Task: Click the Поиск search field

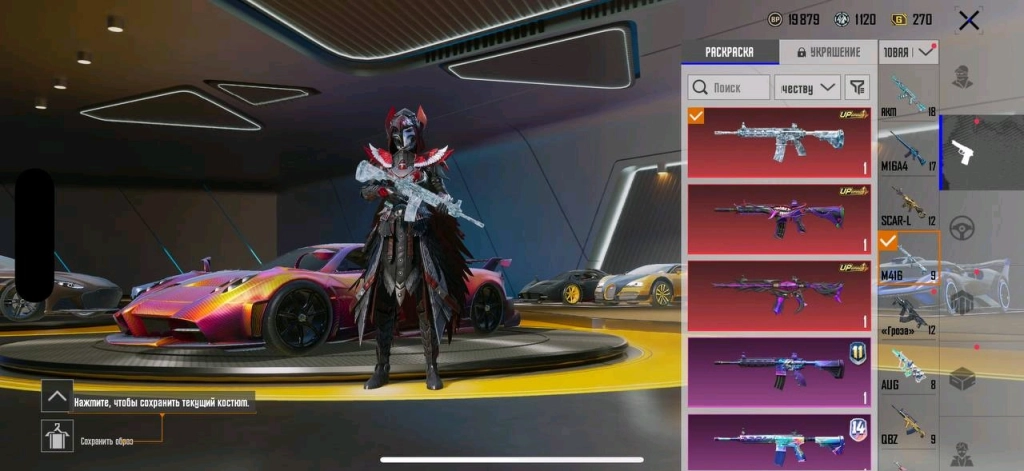Action: (x=729, y=87)
